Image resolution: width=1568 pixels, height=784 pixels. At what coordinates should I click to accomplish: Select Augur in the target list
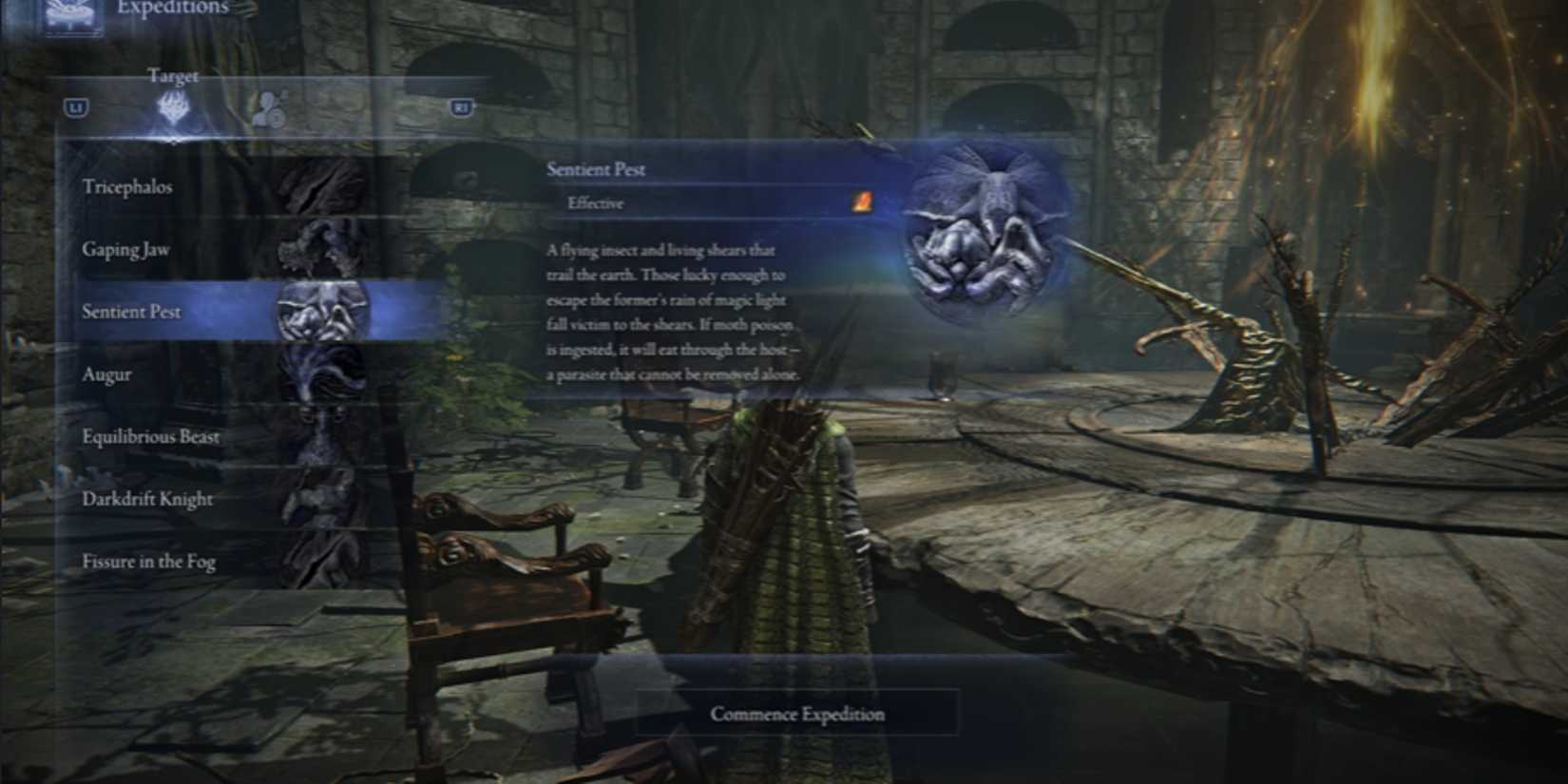point(106,374)
